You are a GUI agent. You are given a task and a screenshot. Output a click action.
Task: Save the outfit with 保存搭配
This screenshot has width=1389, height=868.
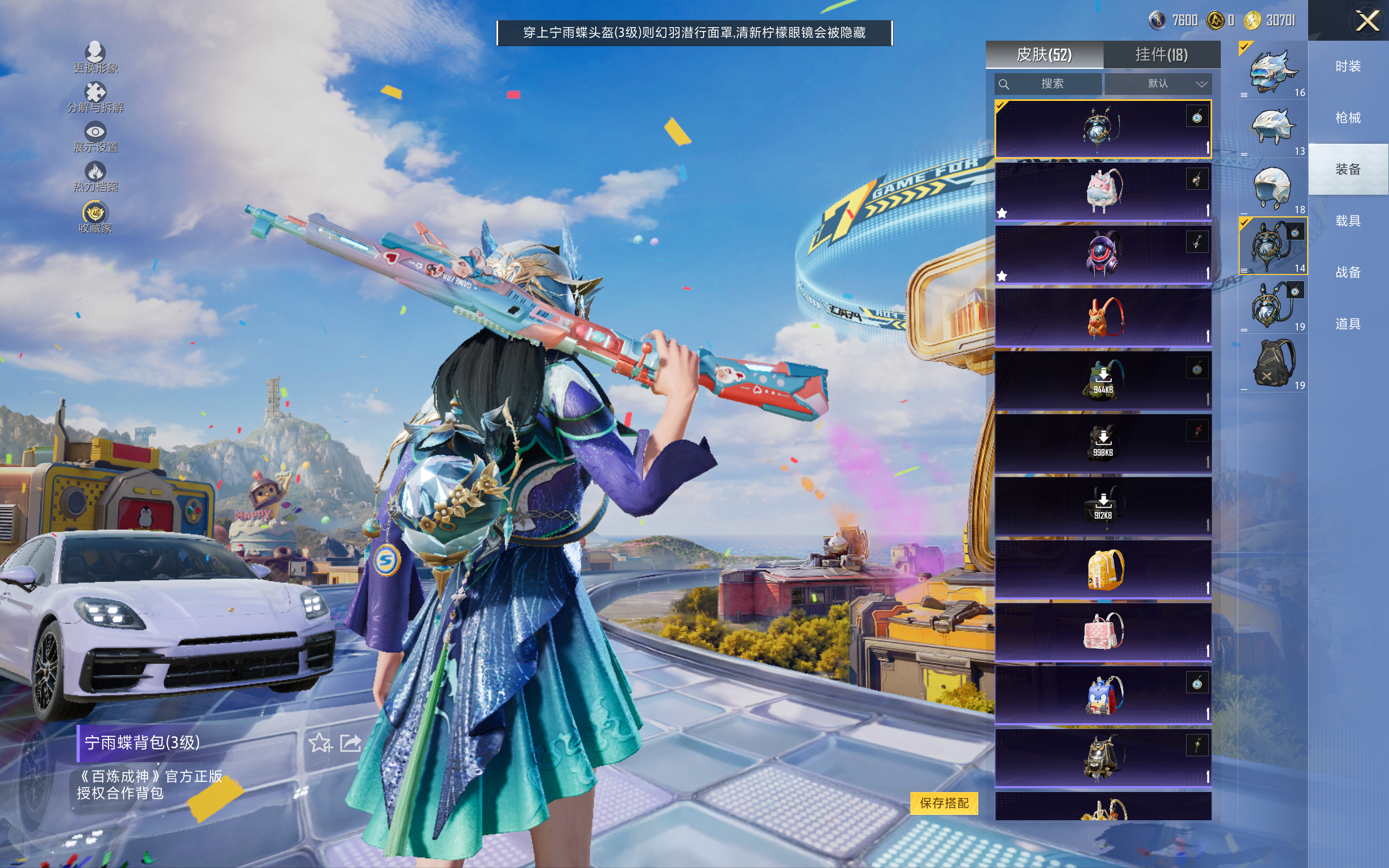coord(944,802)
